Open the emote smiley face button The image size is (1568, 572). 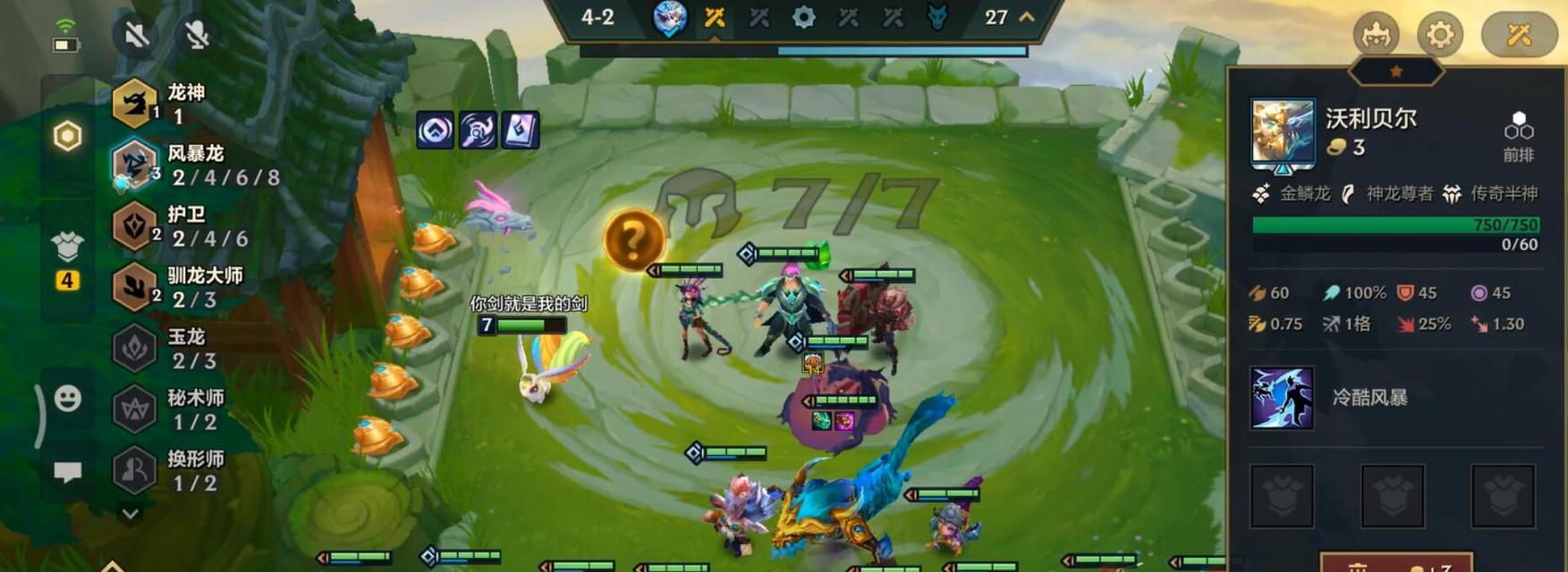point(68,398)
